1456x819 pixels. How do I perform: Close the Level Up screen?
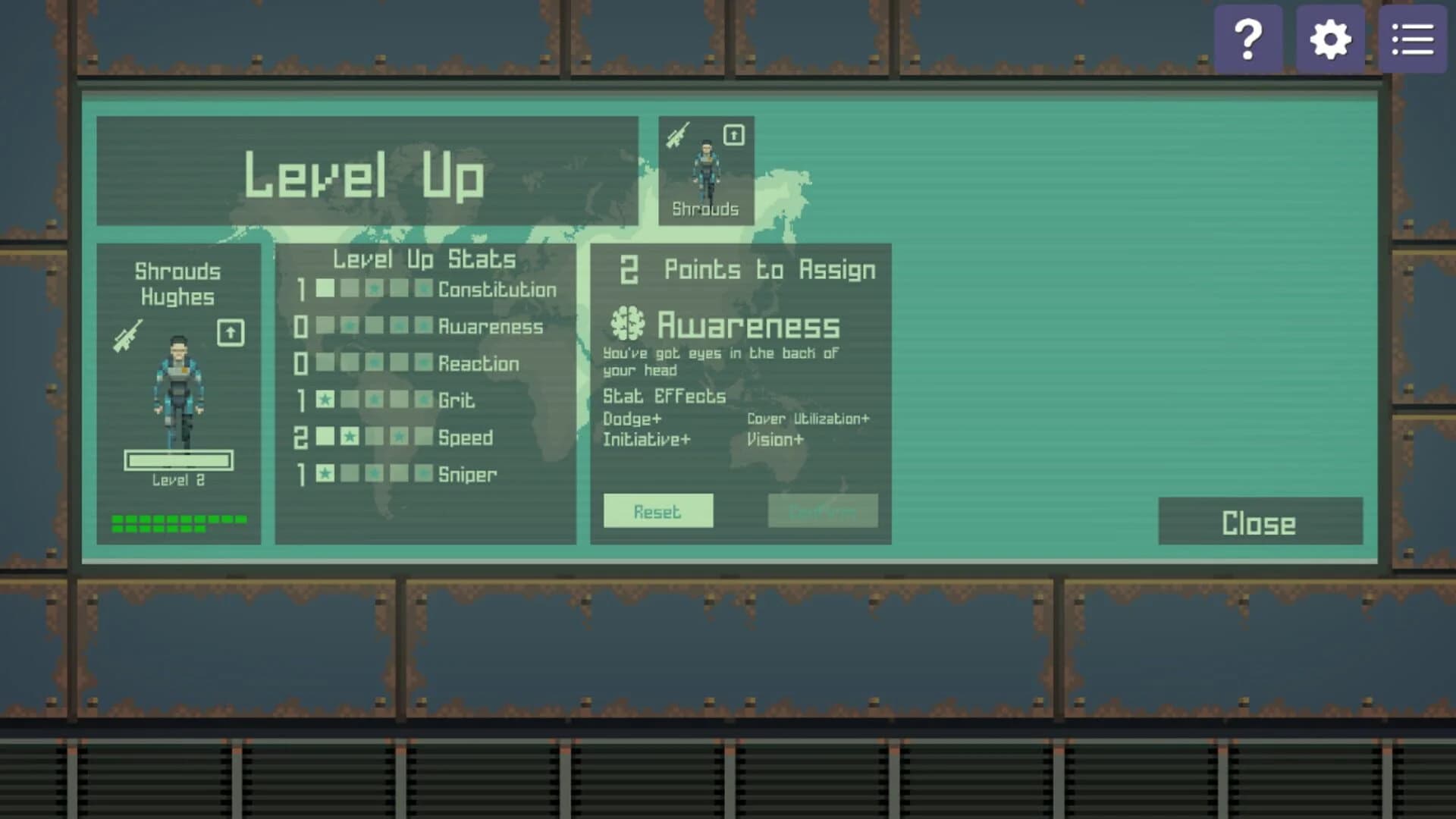pyautogui.click(x=1259, y=522)
